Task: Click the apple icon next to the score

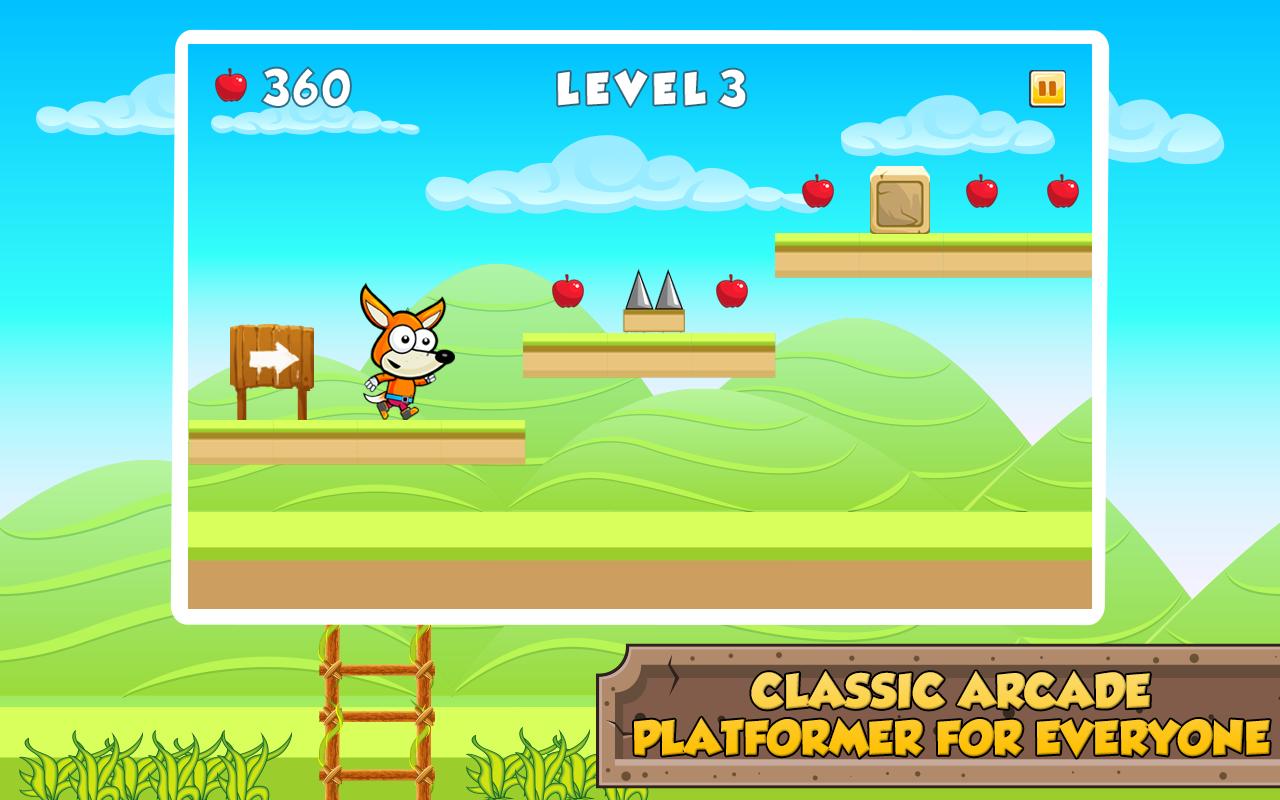Action: (231, 87)
